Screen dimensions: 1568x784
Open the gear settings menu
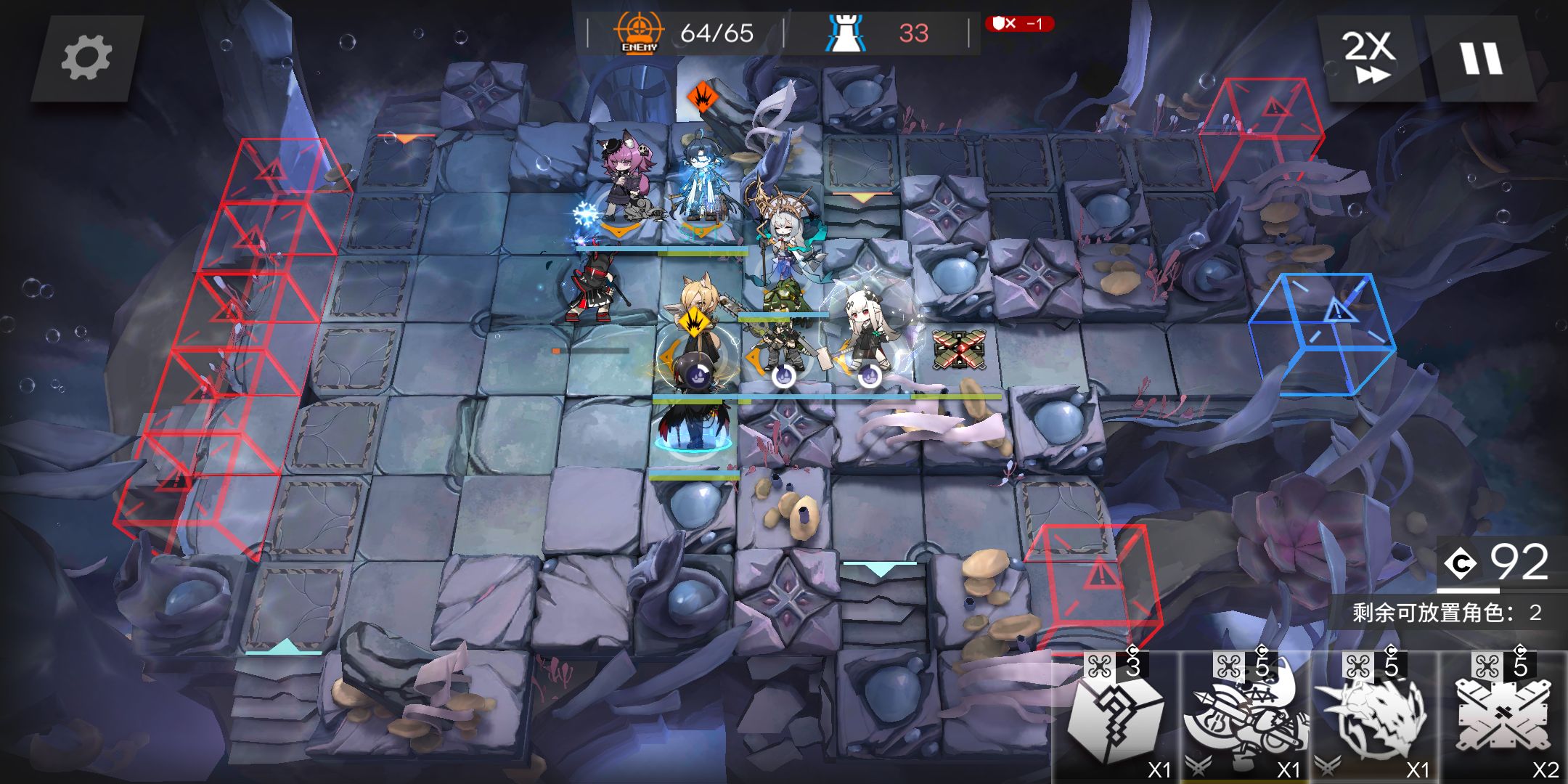pyautogui.click(x=86, y=58)
